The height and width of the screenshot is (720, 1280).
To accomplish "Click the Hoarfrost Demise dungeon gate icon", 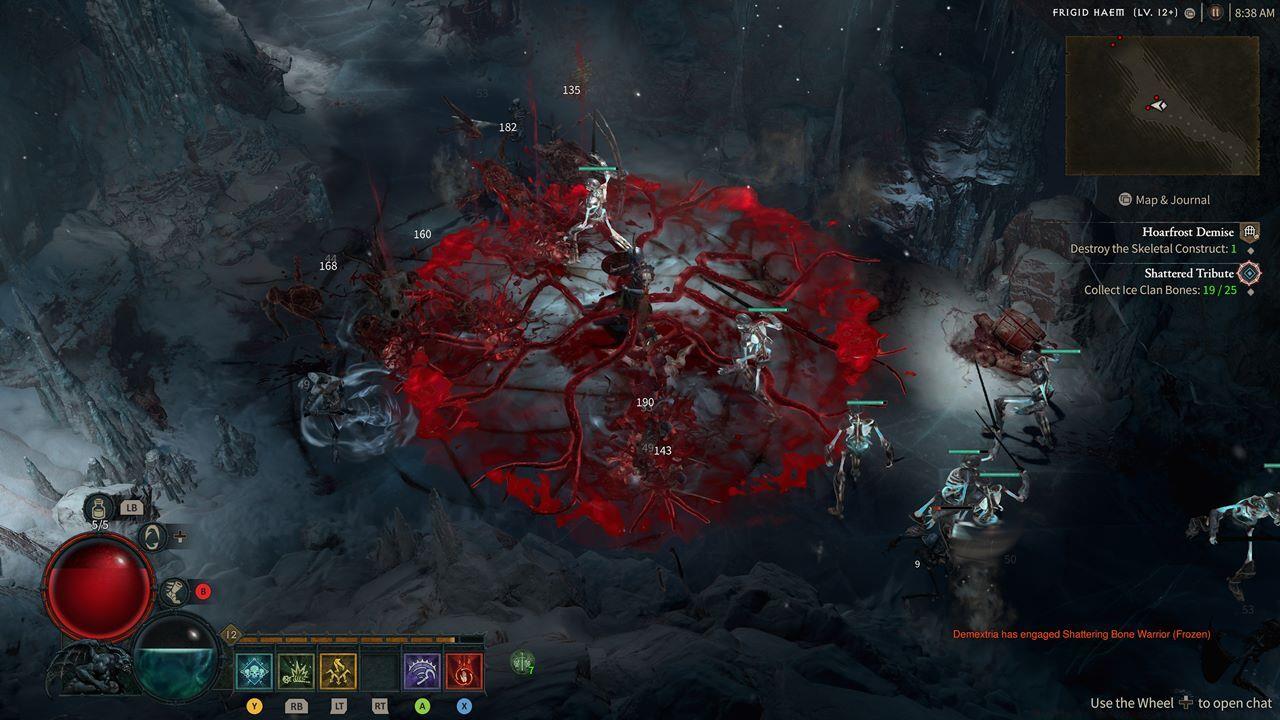I will click(x=1249, y=232).
